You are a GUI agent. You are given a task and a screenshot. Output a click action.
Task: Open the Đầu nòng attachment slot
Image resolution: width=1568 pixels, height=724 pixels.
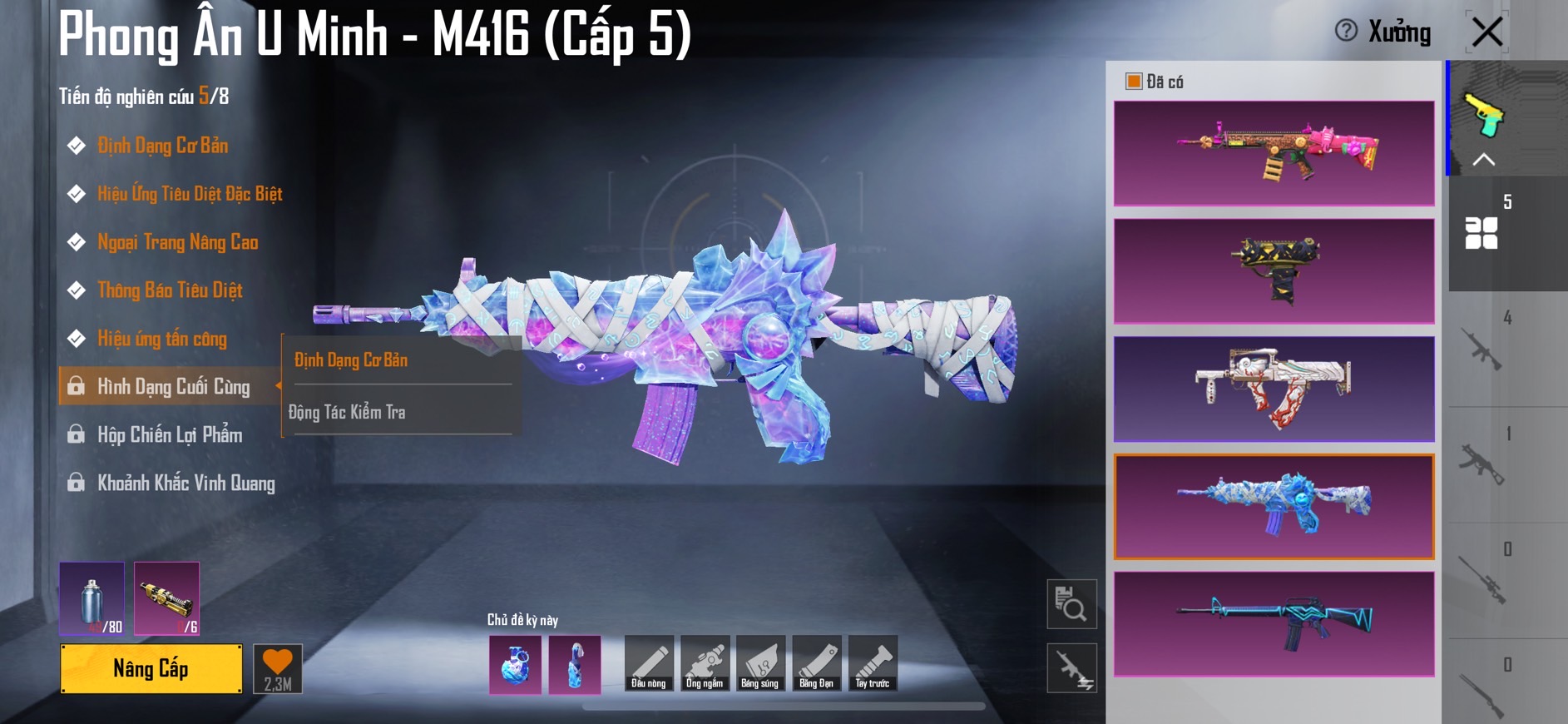pos(649,663)
